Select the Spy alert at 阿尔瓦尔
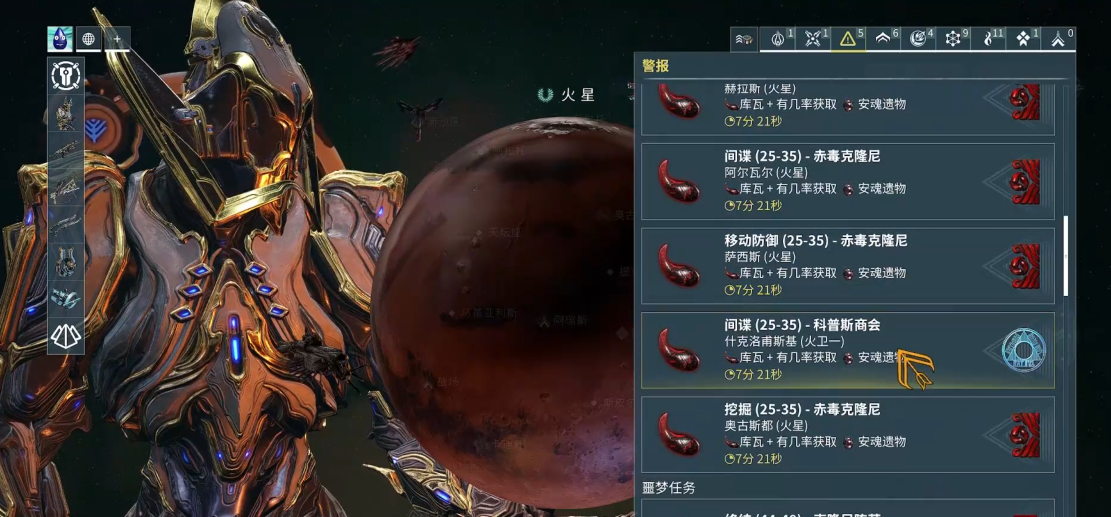 847,181
